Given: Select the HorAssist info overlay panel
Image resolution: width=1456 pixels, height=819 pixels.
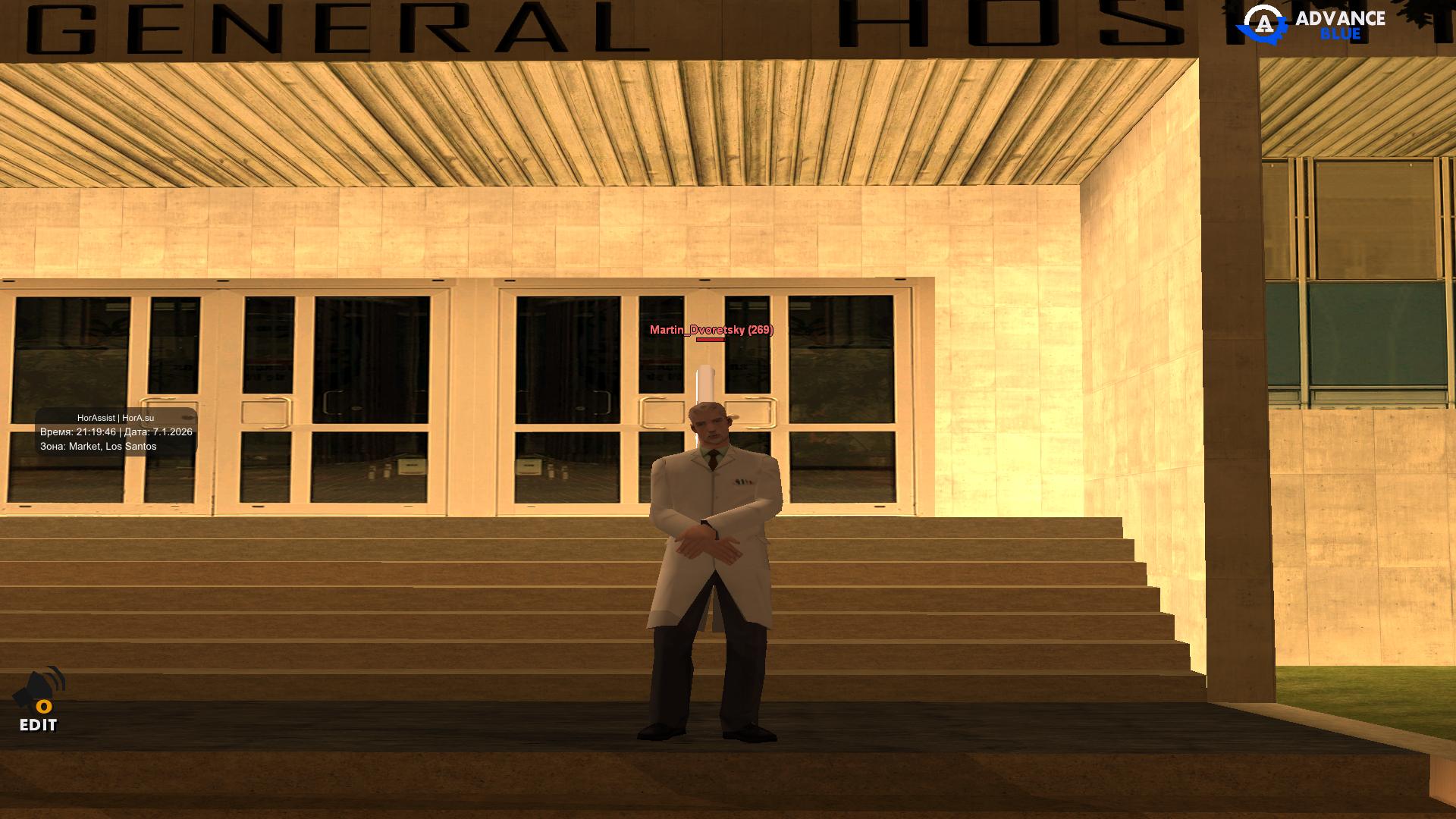Looking at the screenshot, I should 116,432.
